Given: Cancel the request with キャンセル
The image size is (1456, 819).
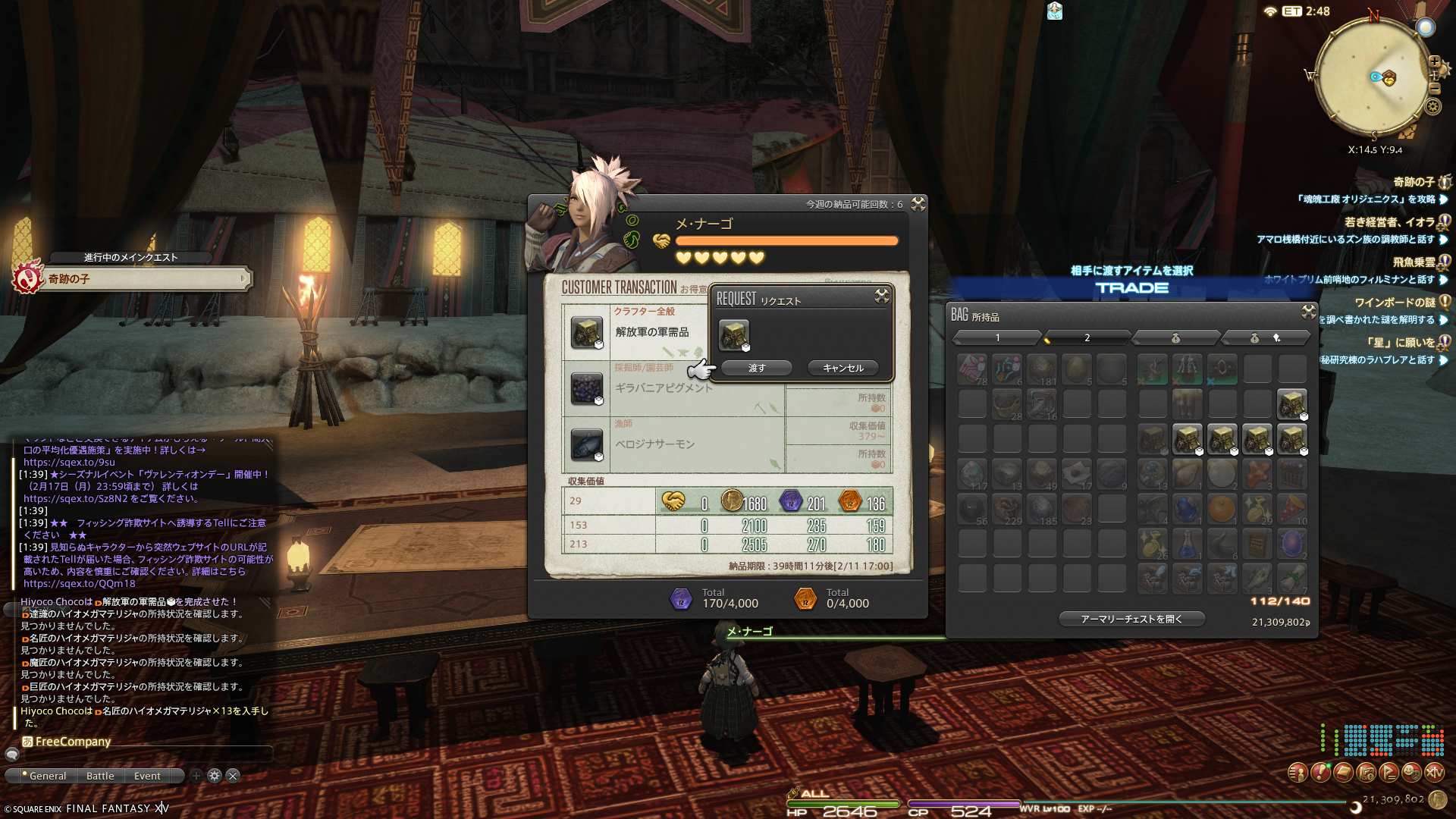Looking at the screenshot, I should (843, 368).
